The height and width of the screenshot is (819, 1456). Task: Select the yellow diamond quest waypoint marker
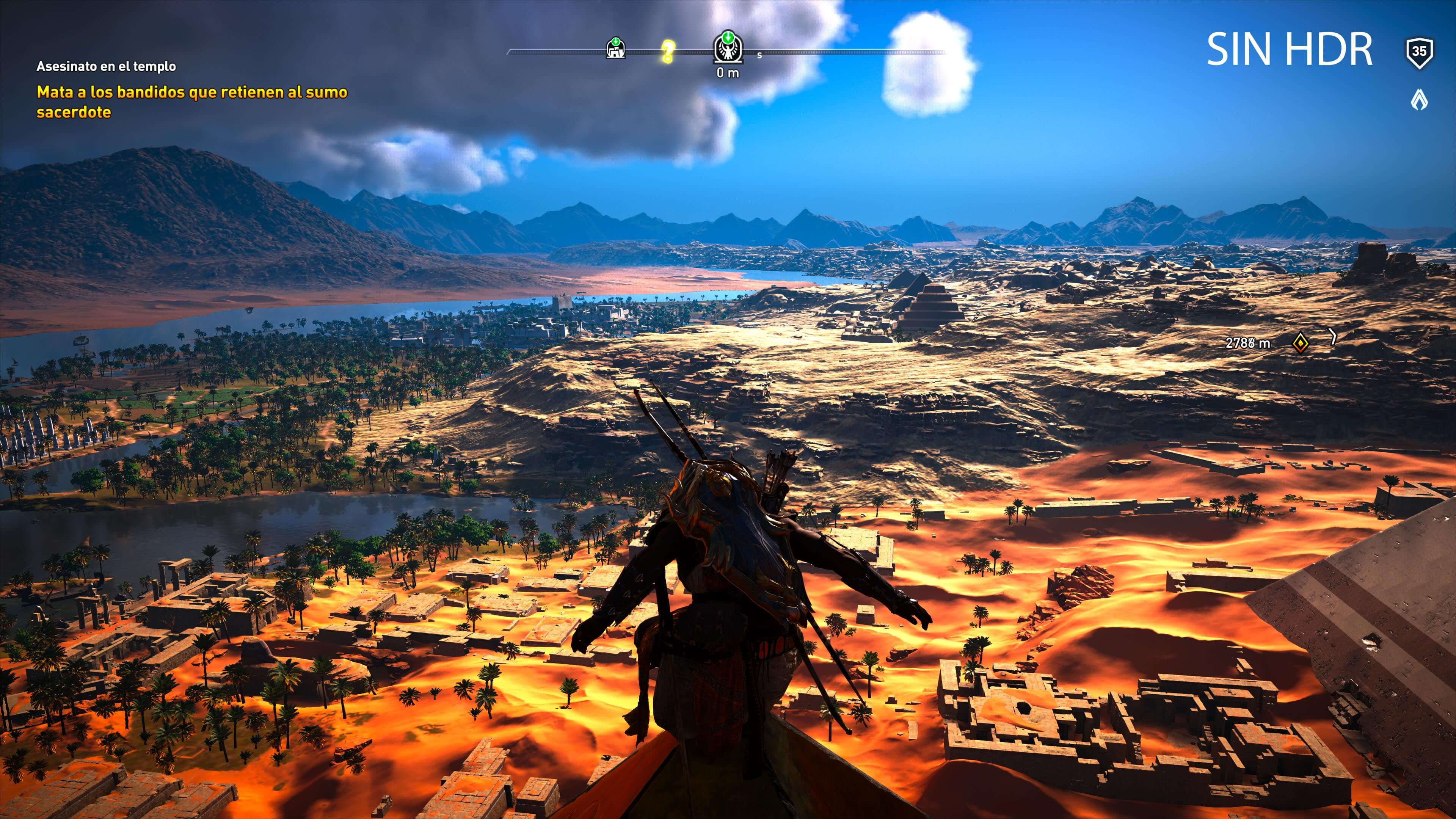tap(1300, 342)
